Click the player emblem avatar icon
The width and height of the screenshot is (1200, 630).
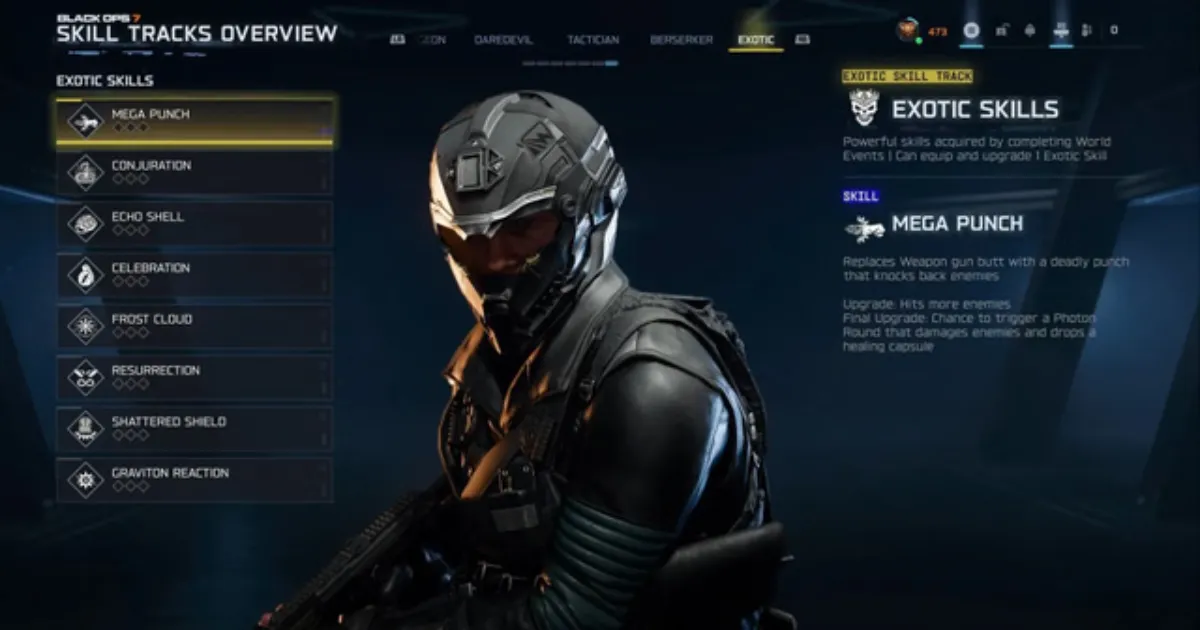pos(908,31)
